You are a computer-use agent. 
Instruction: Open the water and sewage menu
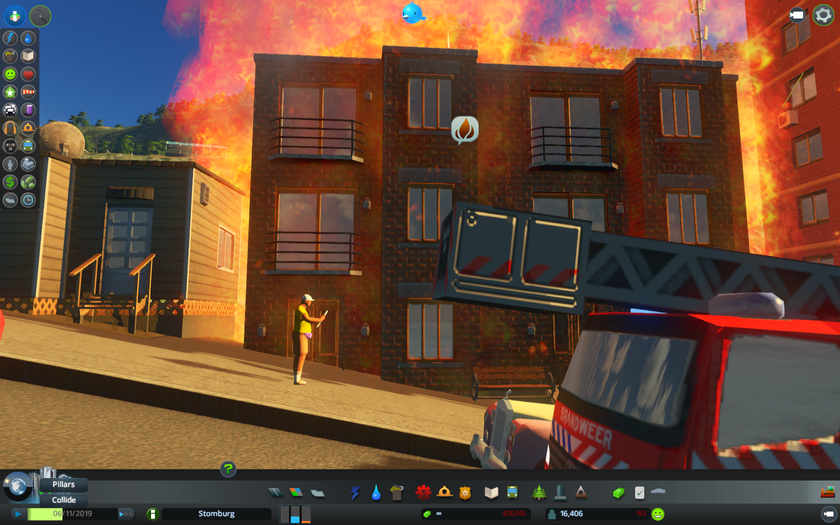click(x=375, y=492)
